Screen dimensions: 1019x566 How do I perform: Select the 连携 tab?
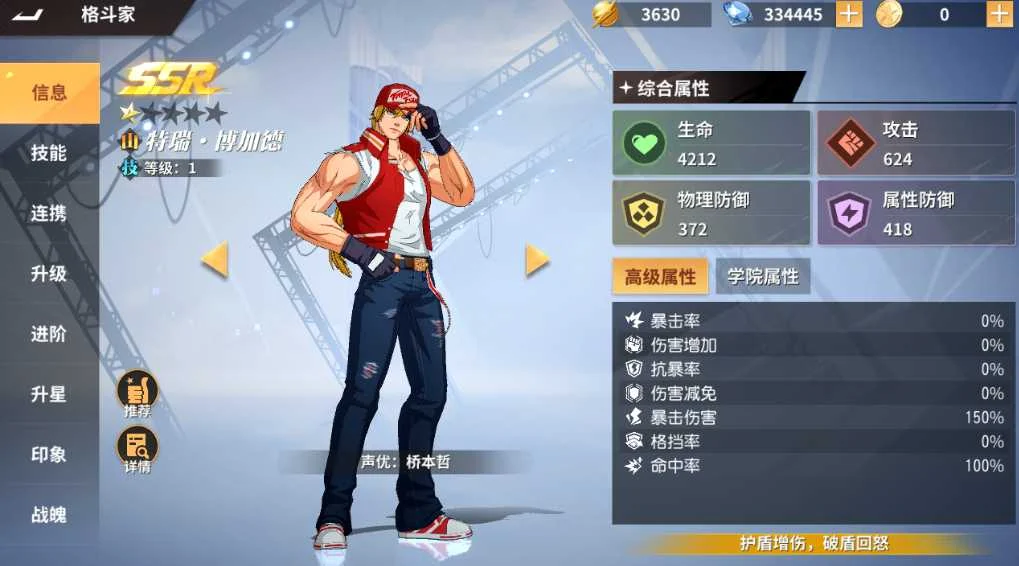pyautogui.click(x=49, y=213)
